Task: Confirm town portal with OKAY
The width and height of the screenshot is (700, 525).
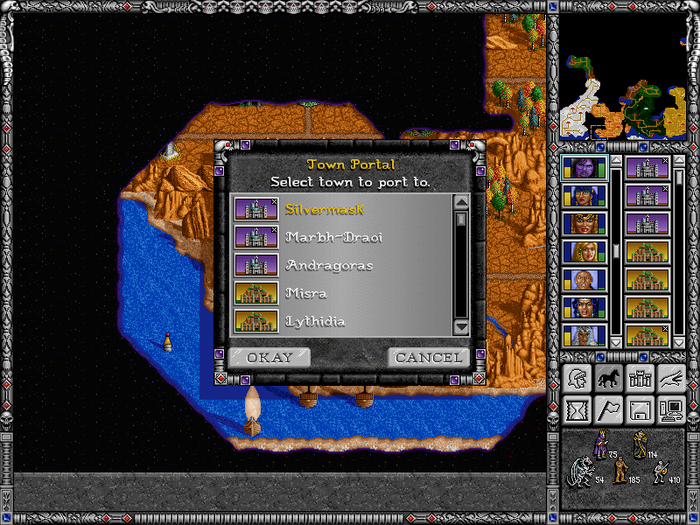Action: [270, 357]
